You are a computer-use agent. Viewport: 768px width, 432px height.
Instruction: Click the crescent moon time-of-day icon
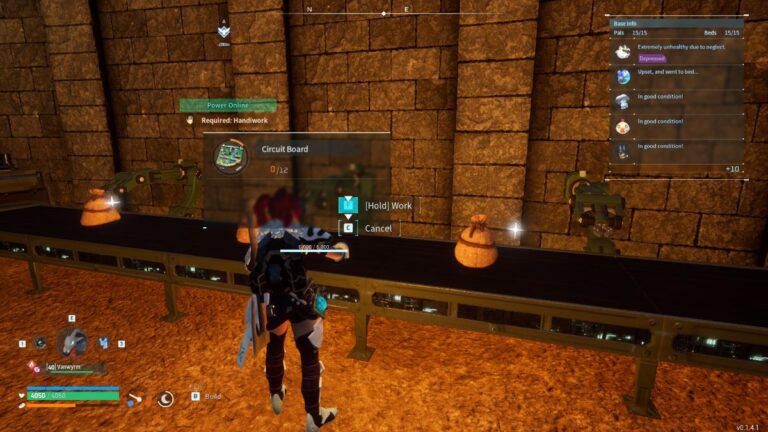pyautogui.click(x=166, y=398)
